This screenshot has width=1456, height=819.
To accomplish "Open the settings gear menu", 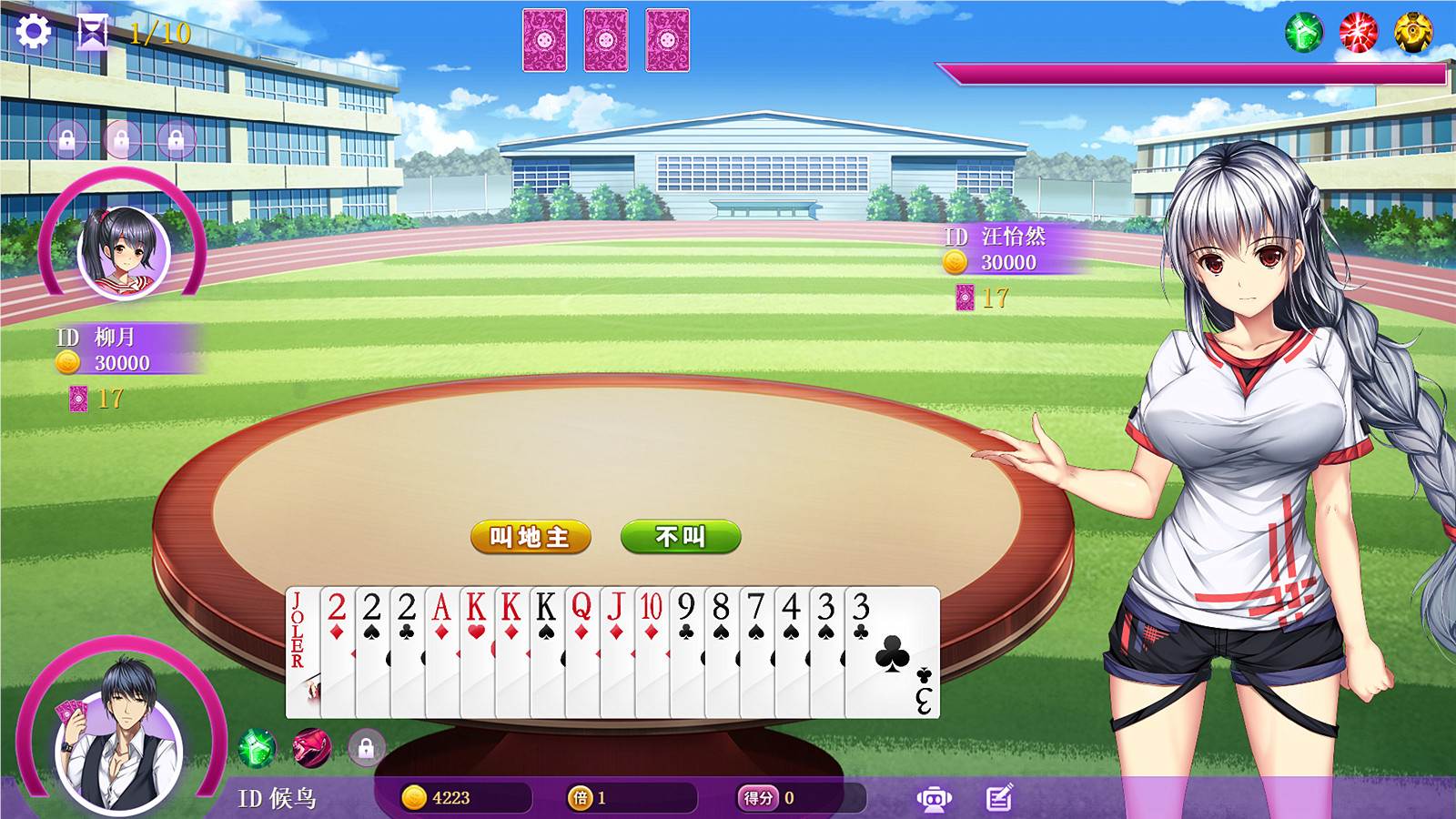I will pyautogui.click(x=34, y=31).
